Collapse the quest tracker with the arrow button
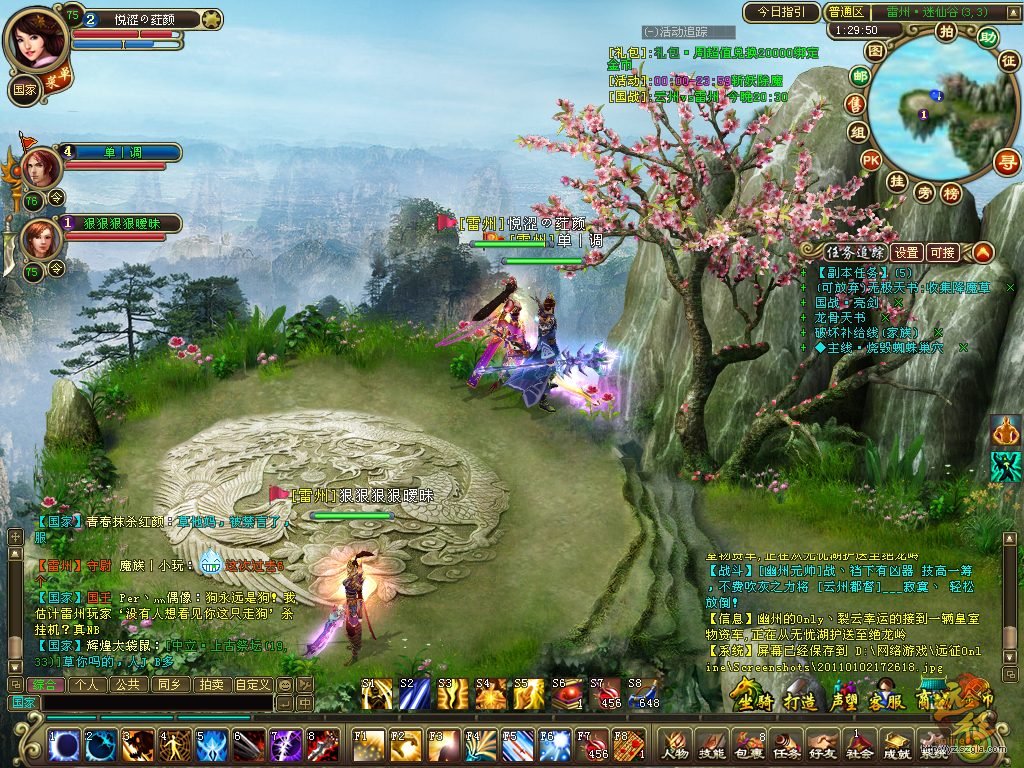The image size is (1024, 768). (x=983, y=252)
